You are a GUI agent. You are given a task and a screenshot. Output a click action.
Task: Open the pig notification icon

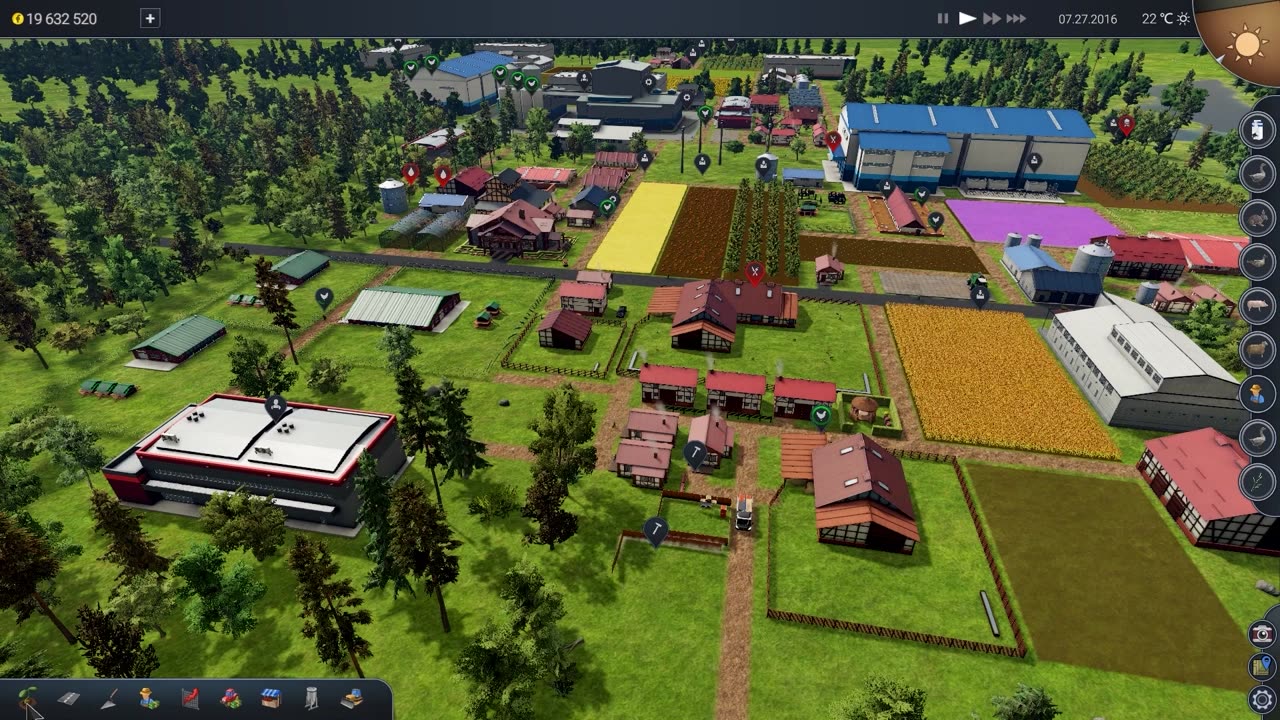click(x=1258, y=306)
